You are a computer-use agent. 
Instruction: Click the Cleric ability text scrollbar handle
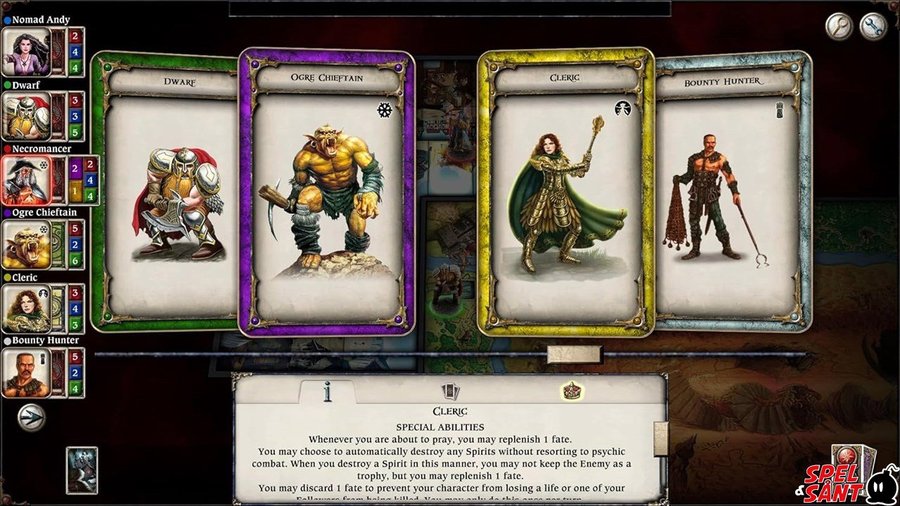[660, 434]
